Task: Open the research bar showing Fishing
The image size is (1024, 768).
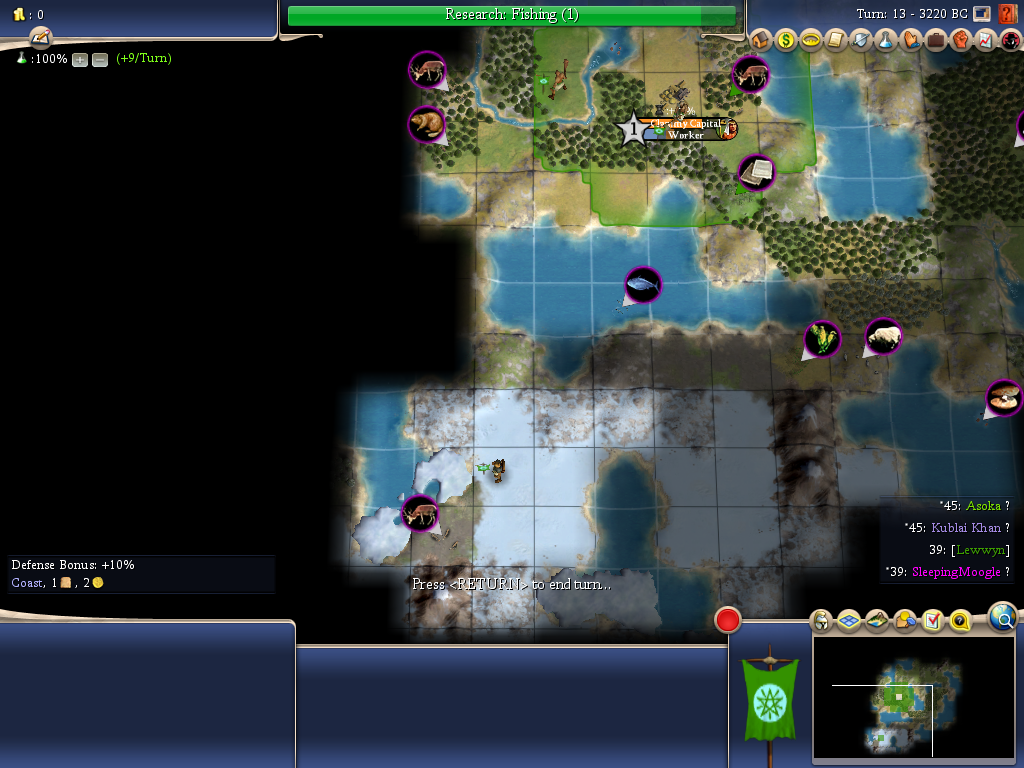Action: click(x=511, y=15)
